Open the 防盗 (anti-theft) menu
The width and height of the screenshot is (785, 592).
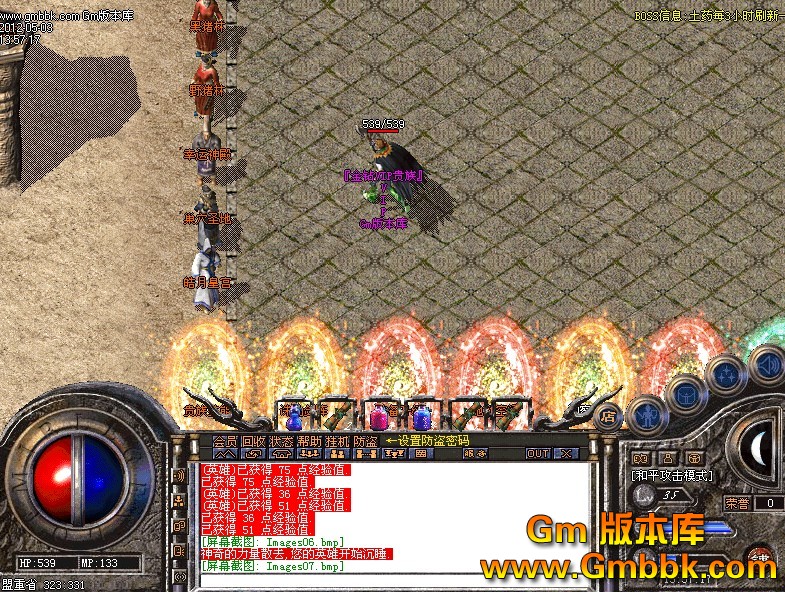pyautogui.click(x=365, y=441)
